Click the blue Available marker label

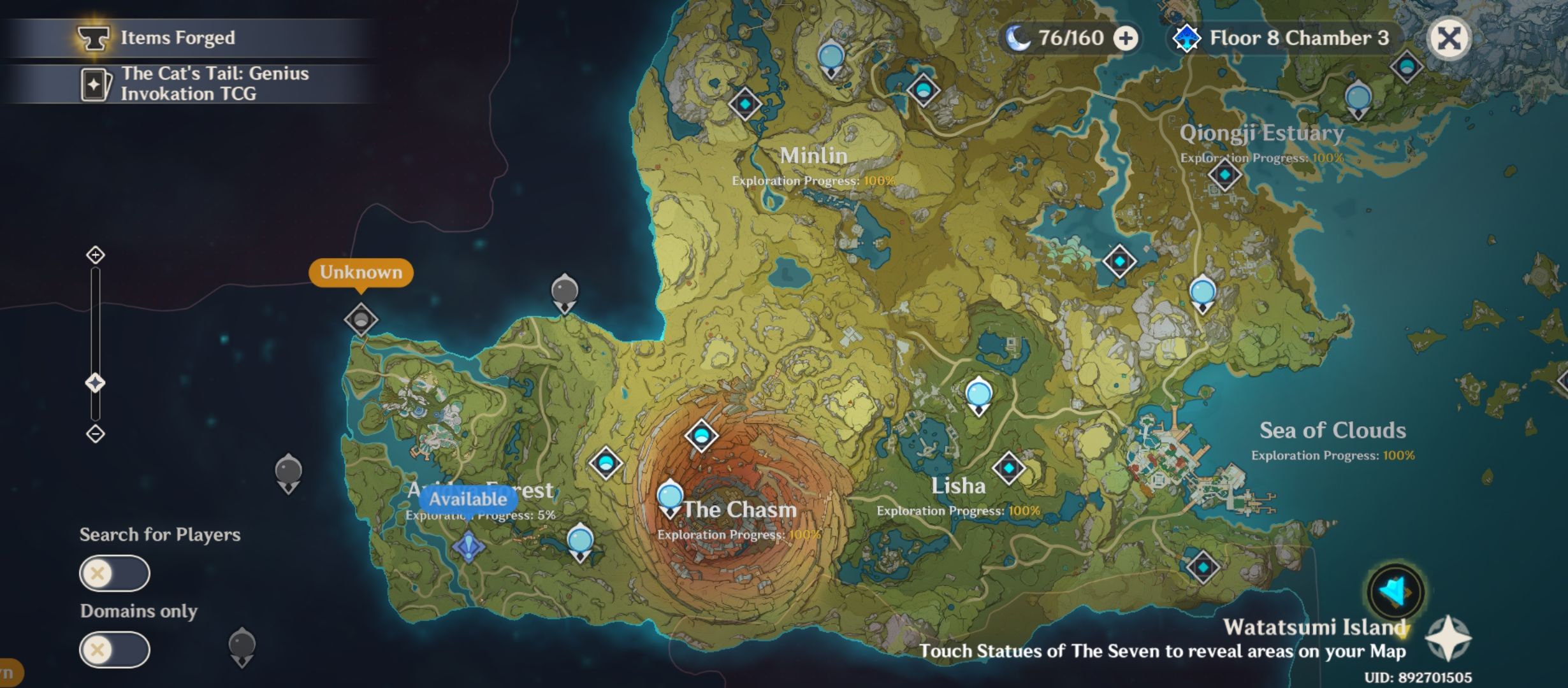pyautogui.click(x=464, y=499)
